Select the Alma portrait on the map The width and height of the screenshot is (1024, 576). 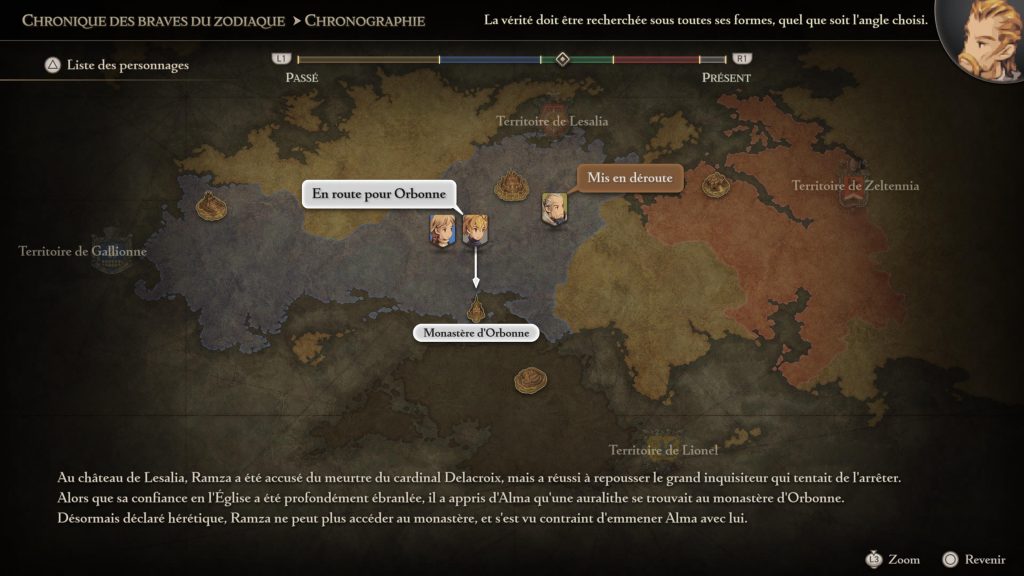point(442,229)
